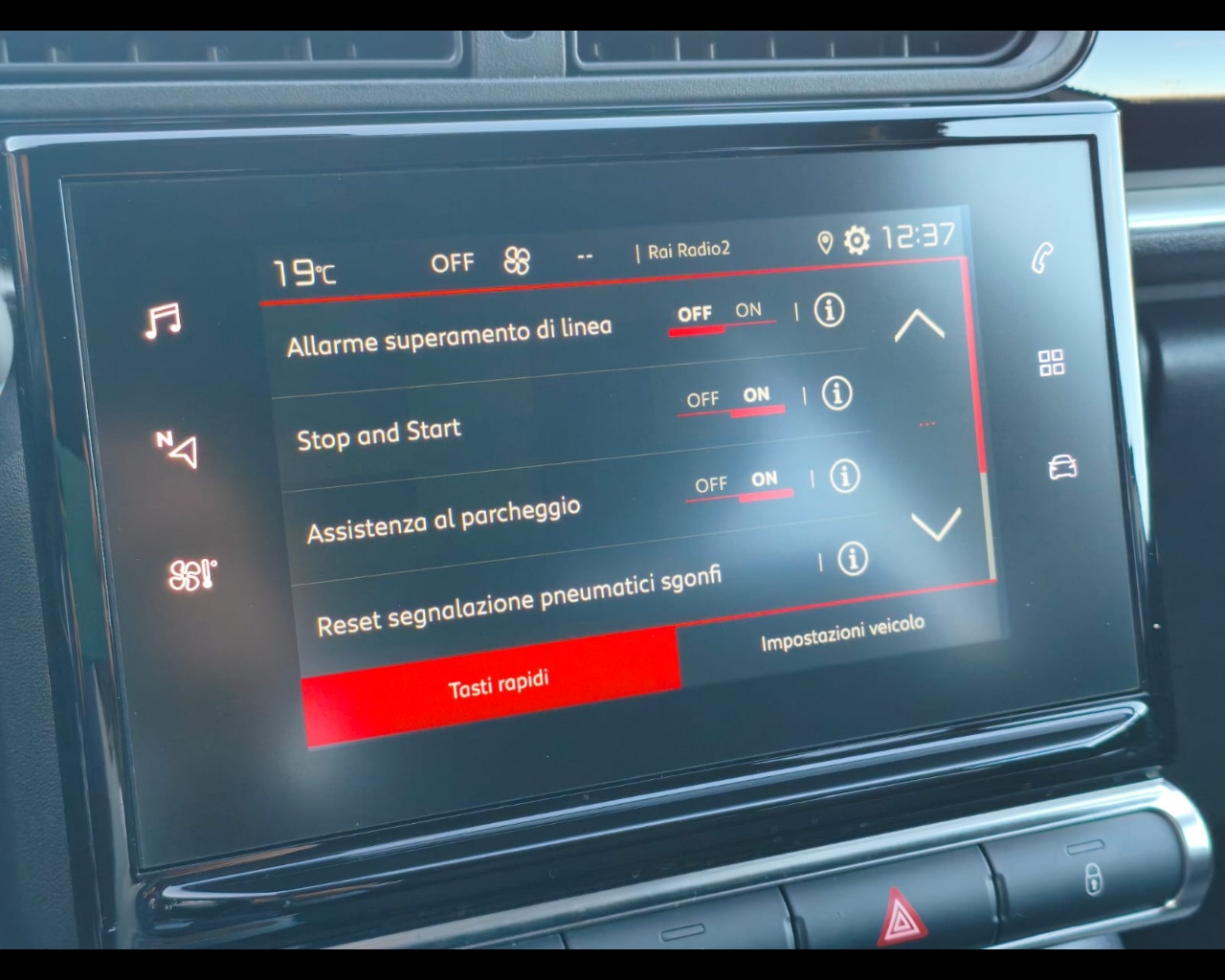Open the media/music source screen
The height and width of the screenshot is (980, 1225).
165,319
